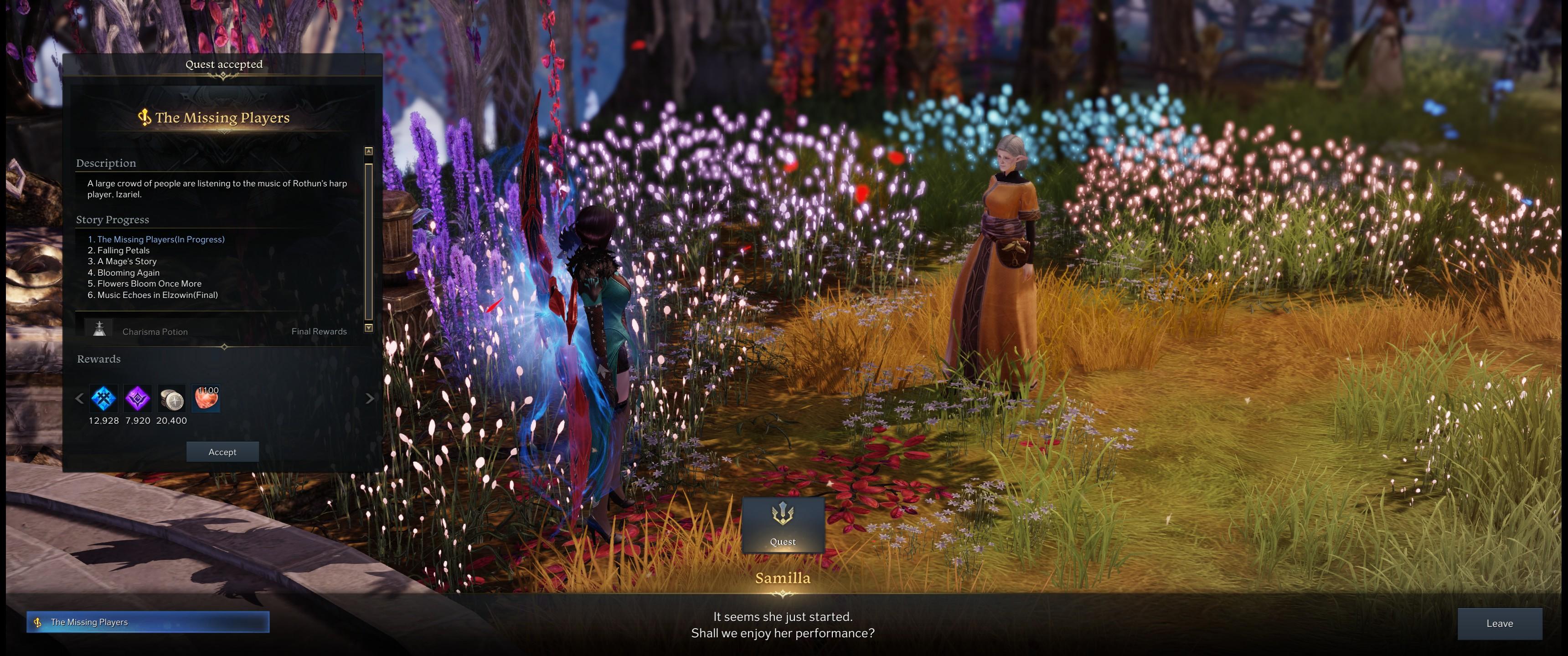Screen dimensions: 1568x656
Task: Inspect the red heart-shaped reward item
Action: coord(206,399)
